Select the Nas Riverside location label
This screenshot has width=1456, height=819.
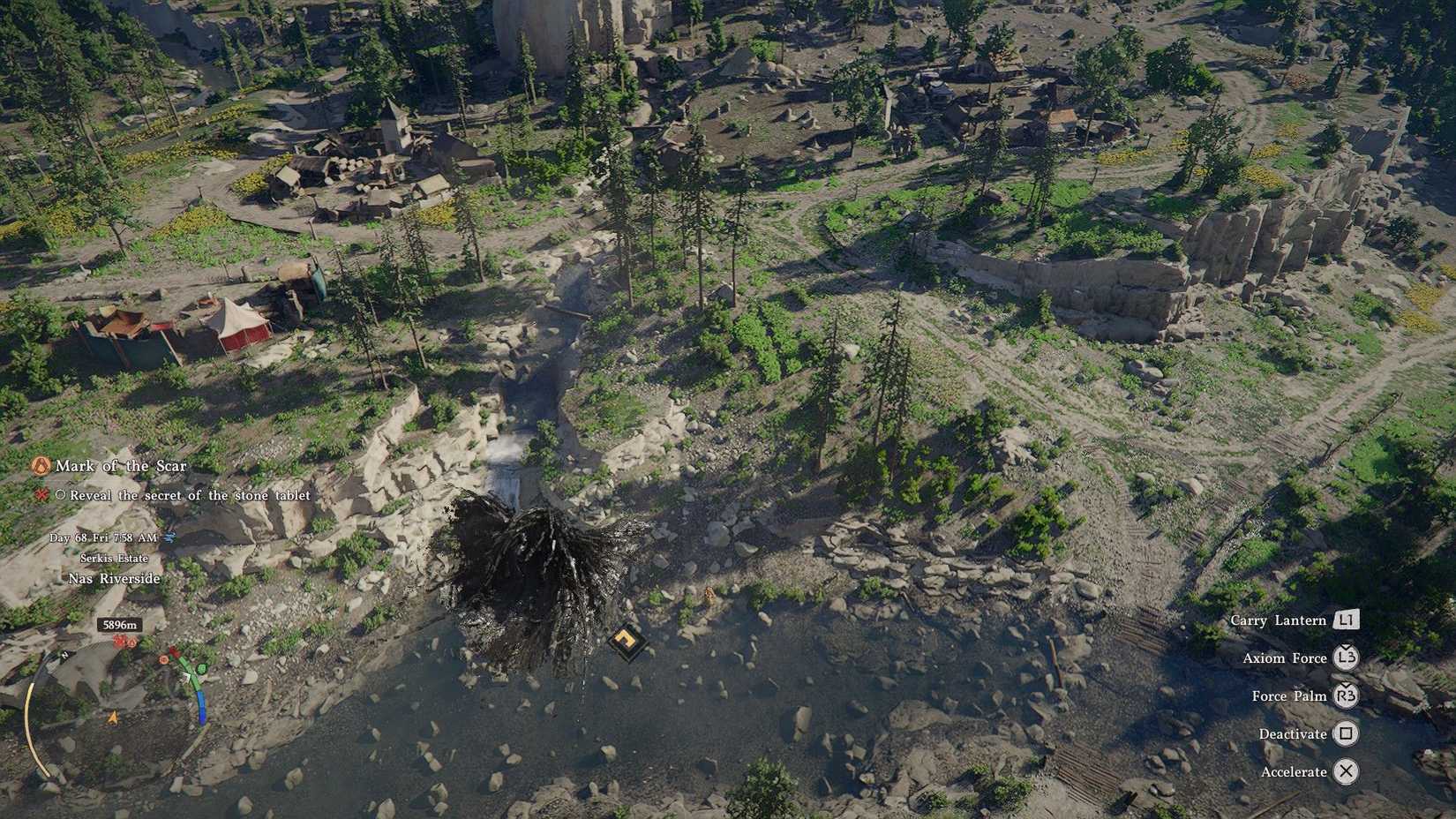pos(114,577)
